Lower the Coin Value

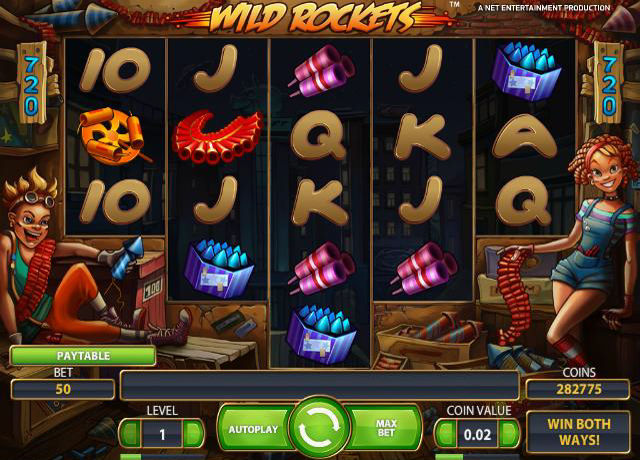click(x=447, y=434)
